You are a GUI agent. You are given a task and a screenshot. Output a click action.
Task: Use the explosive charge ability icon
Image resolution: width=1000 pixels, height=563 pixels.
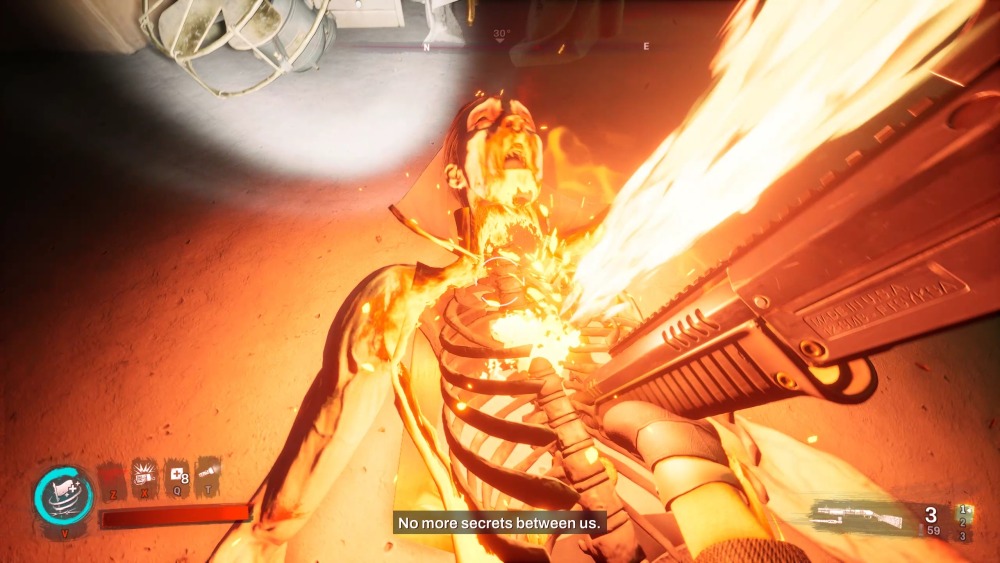145,478
